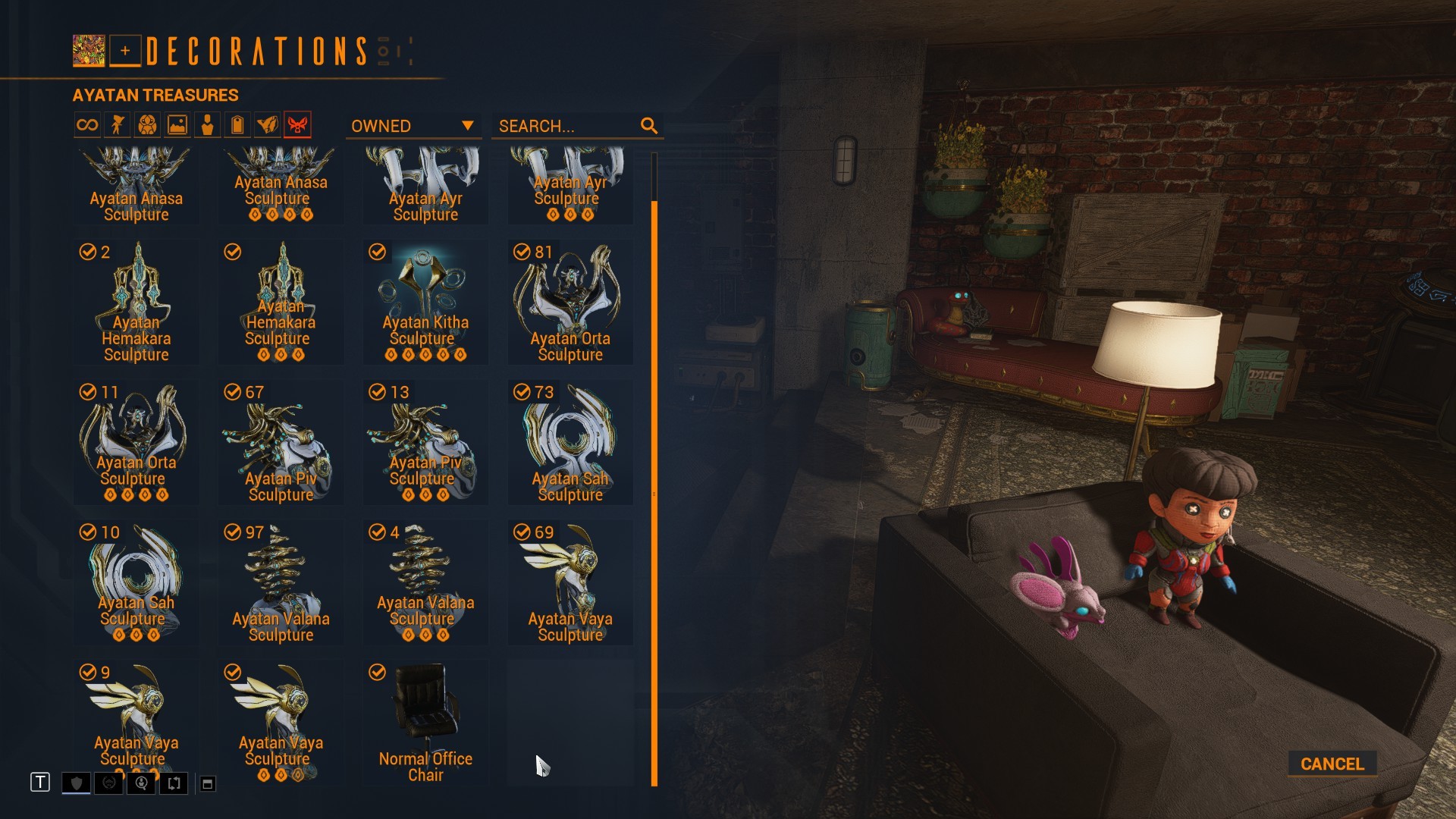Viewport: 1456px width, 819px height.
Task: Select the red Ayatan Treasures category icon
Action: point(297,125)
